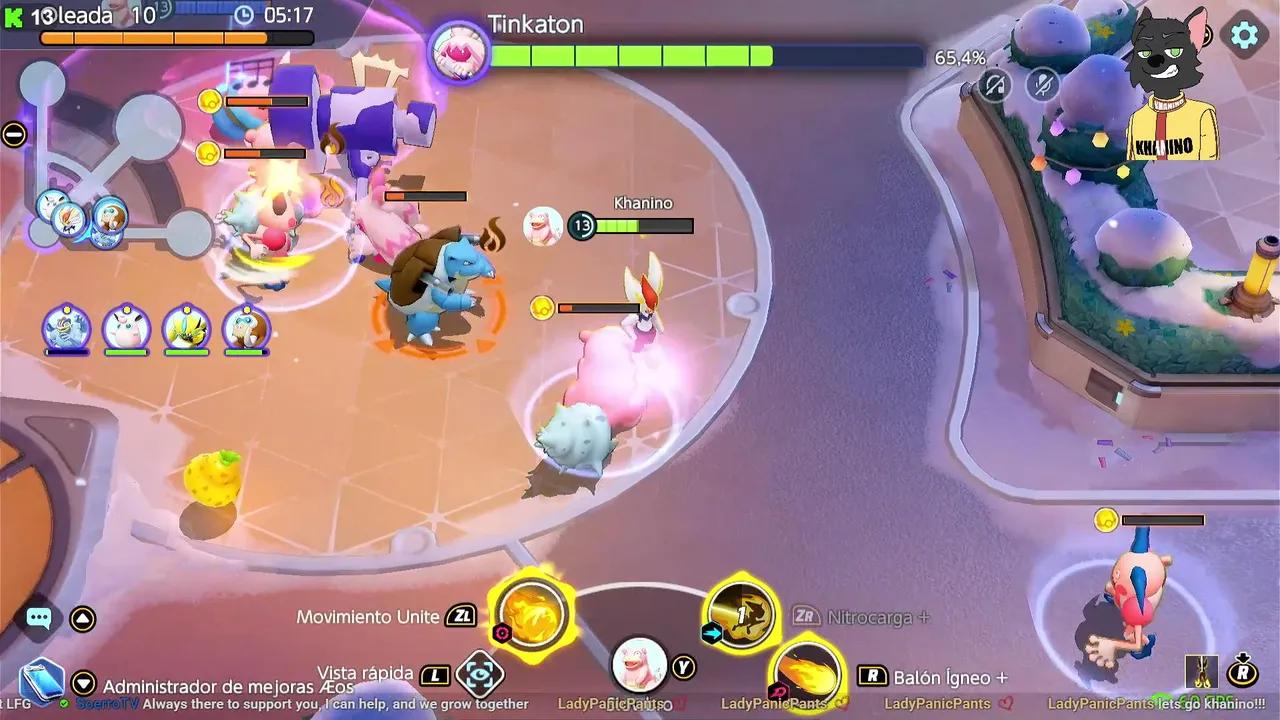1280x720 pixels.
Task: Toggle the muted microphone icon
Action: pos(1043,85)
